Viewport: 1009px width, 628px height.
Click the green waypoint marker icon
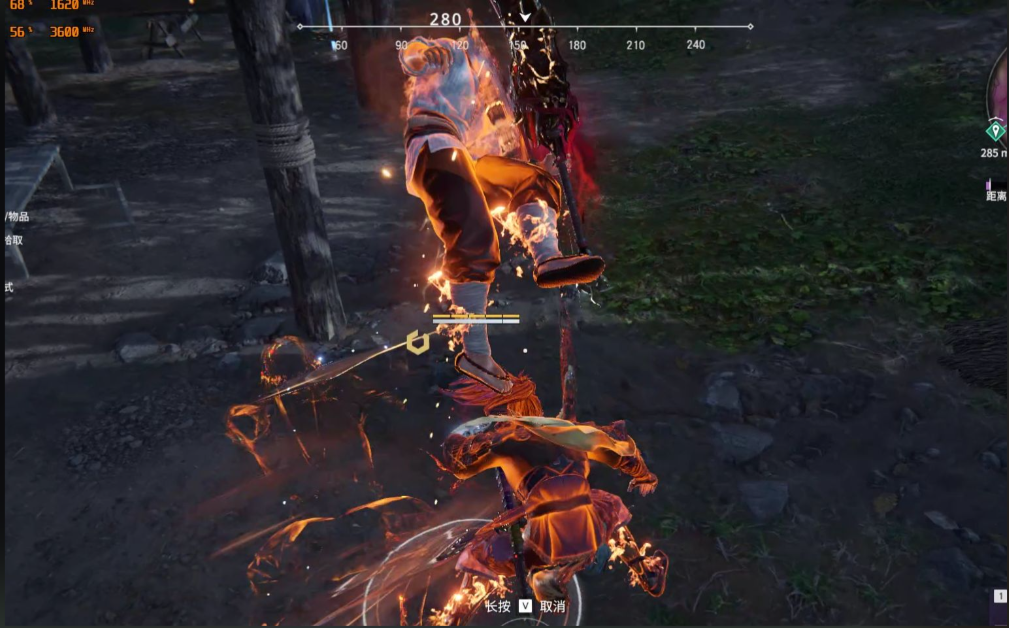[994, 131]
